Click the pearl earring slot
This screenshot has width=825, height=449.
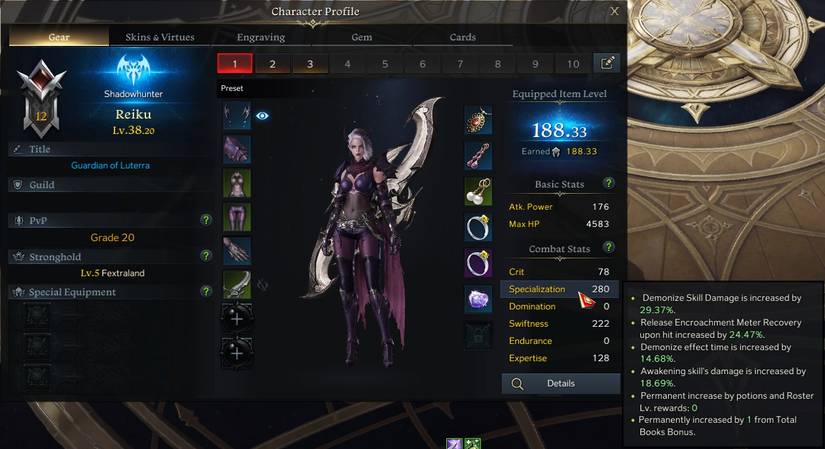coord(479,191)
